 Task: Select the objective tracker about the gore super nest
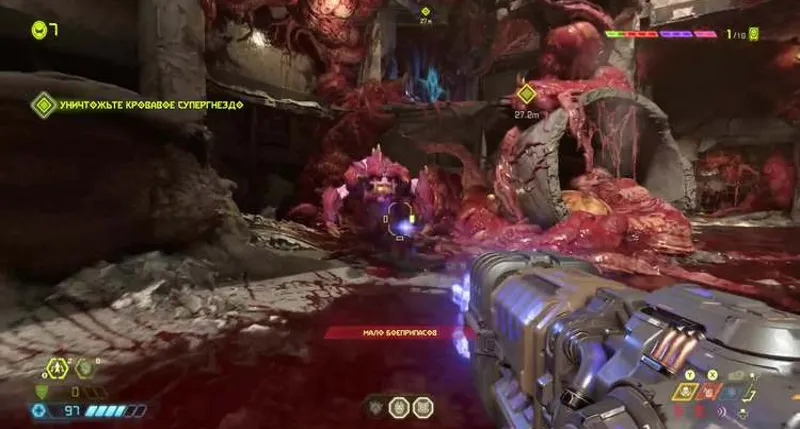tap(140, 104)
